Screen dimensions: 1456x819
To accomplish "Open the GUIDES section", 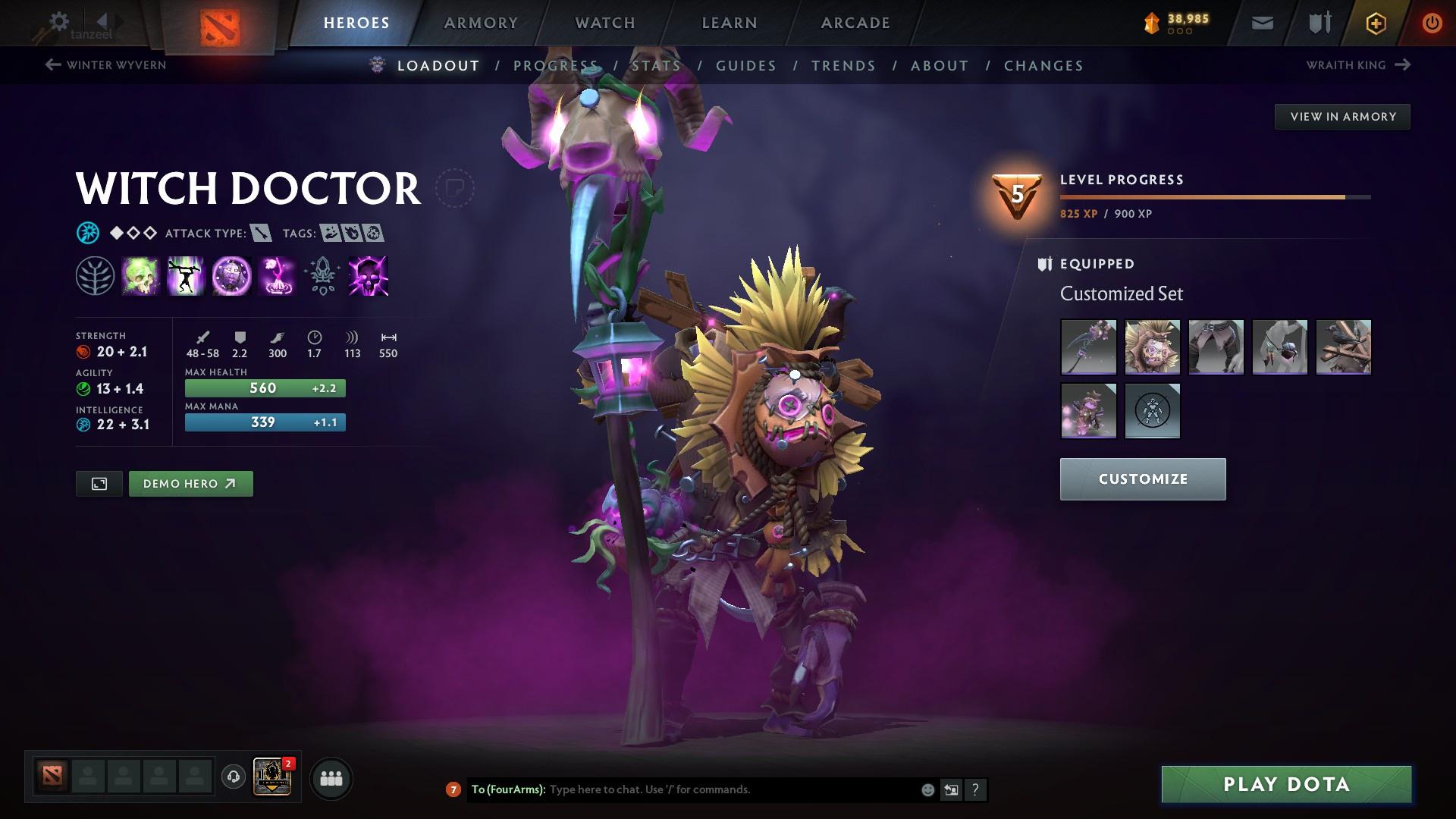I will (x=745, y=66).
